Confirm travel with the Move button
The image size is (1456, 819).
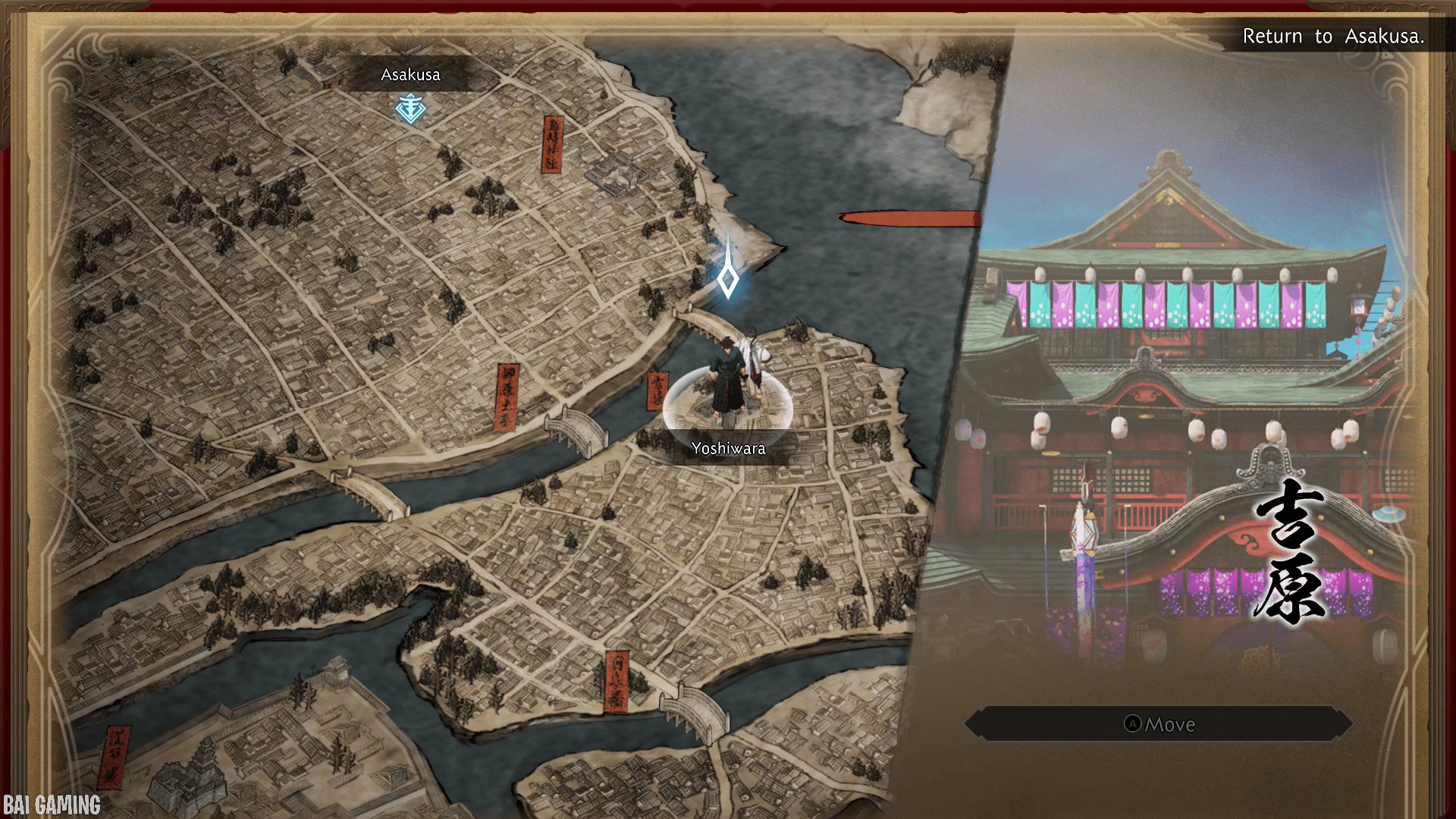point(1159,724)
